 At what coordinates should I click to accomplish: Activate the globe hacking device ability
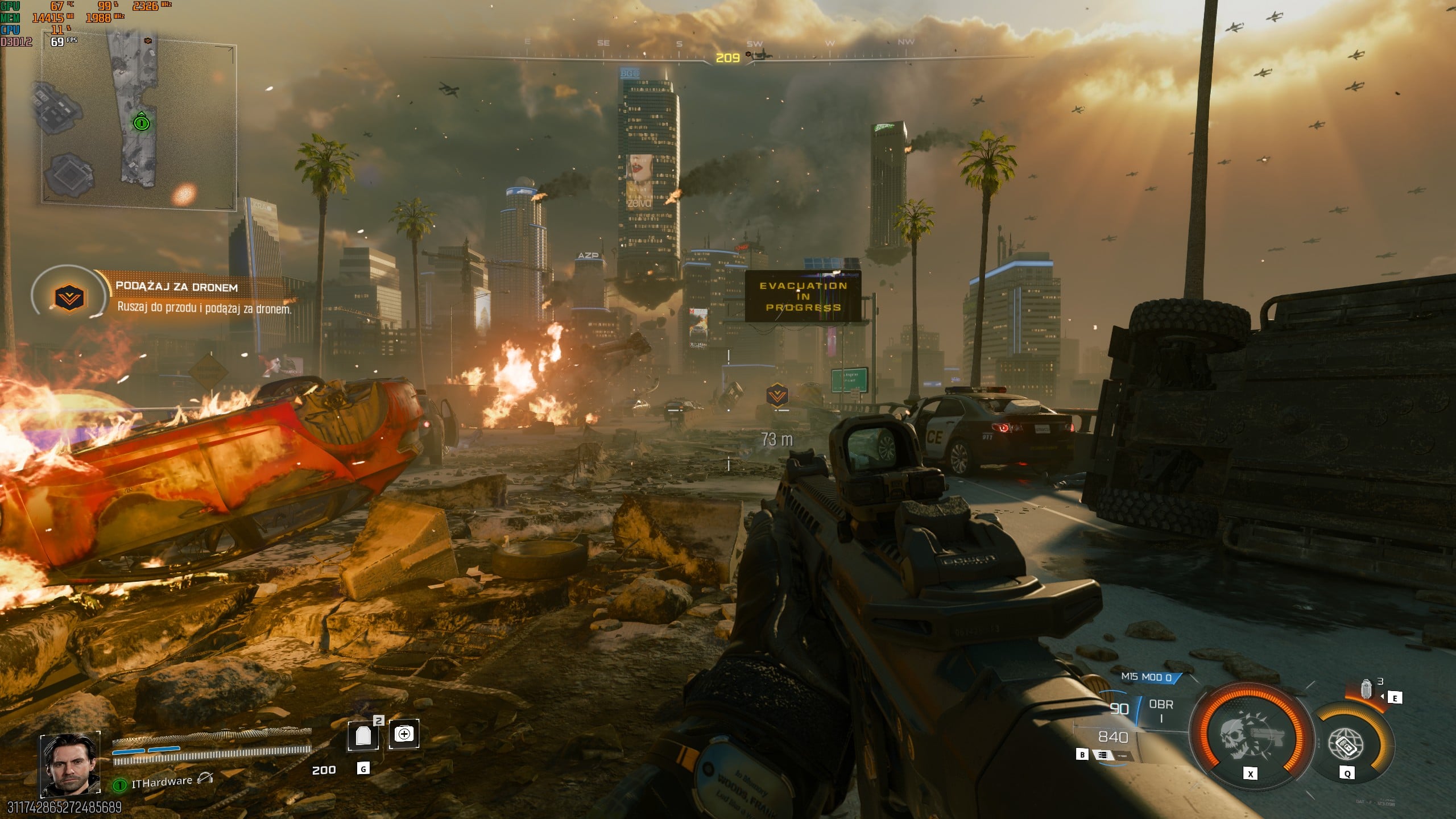1346,743
